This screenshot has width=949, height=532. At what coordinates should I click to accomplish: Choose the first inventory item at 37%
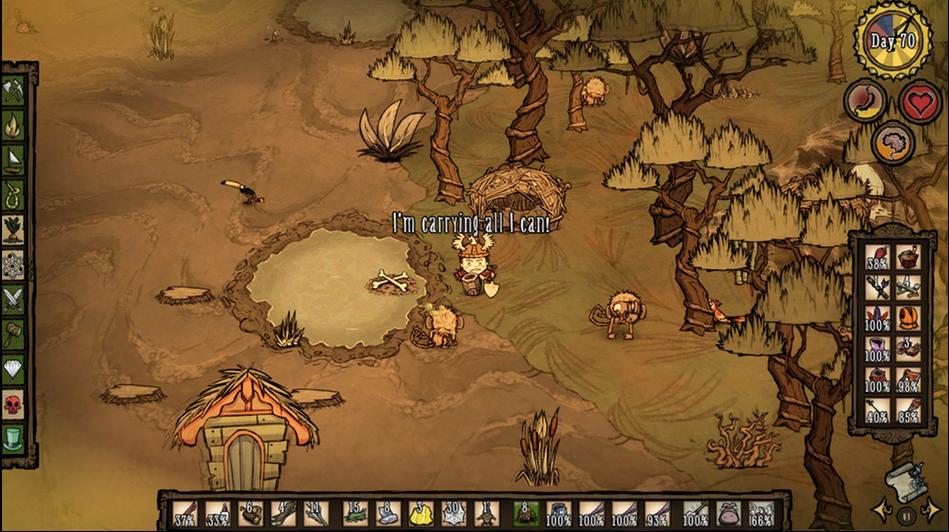click(186, 514)
